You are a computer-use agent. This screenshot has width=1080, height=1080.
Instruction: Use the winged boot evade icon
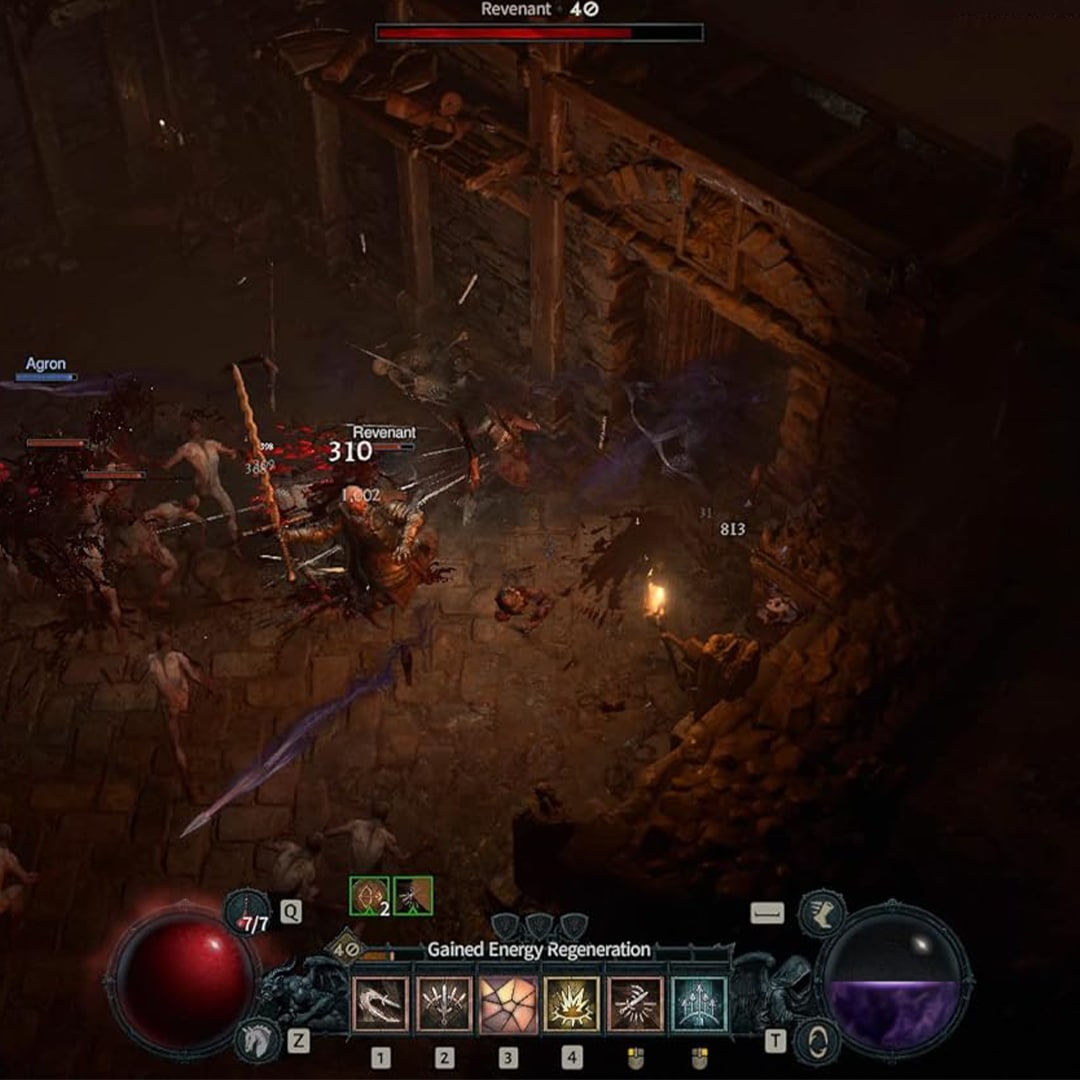coord(822,913)
